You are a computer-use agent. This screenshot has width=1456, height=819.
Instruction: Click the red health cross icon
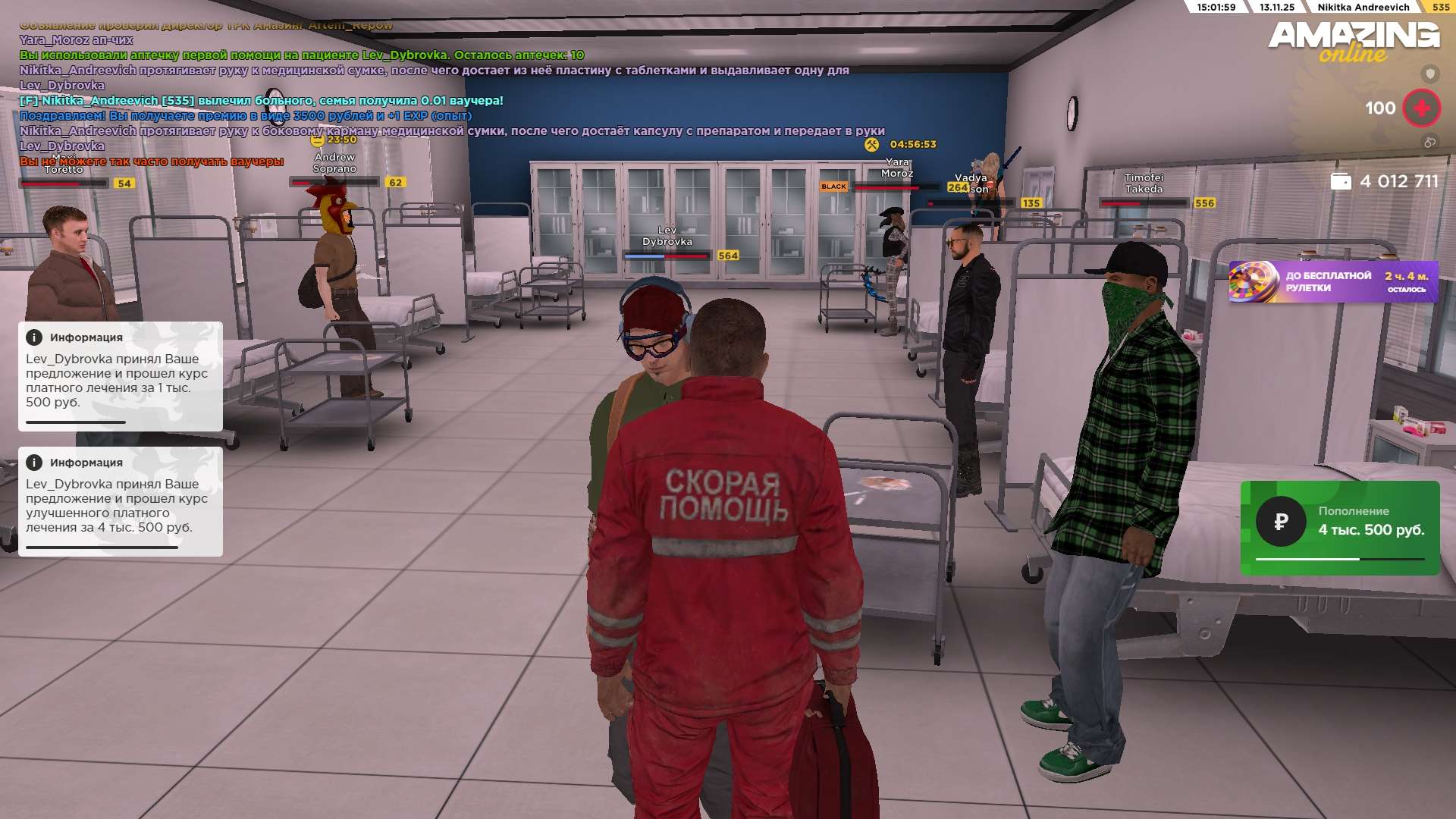[x=1421, y=108]
